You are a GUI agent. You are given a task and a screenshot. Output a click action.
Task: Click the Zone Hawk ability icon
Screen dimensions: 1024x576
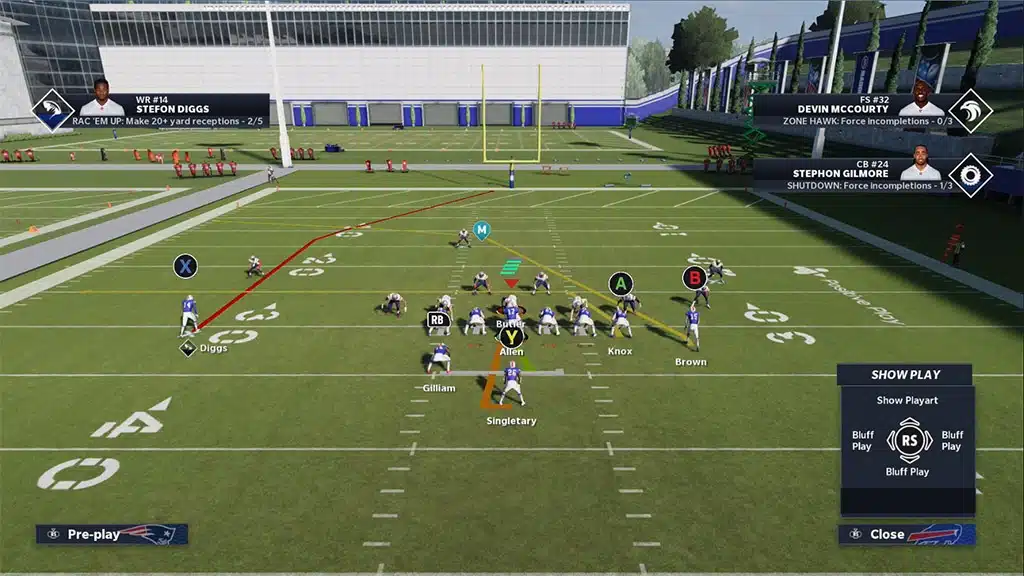970,110
